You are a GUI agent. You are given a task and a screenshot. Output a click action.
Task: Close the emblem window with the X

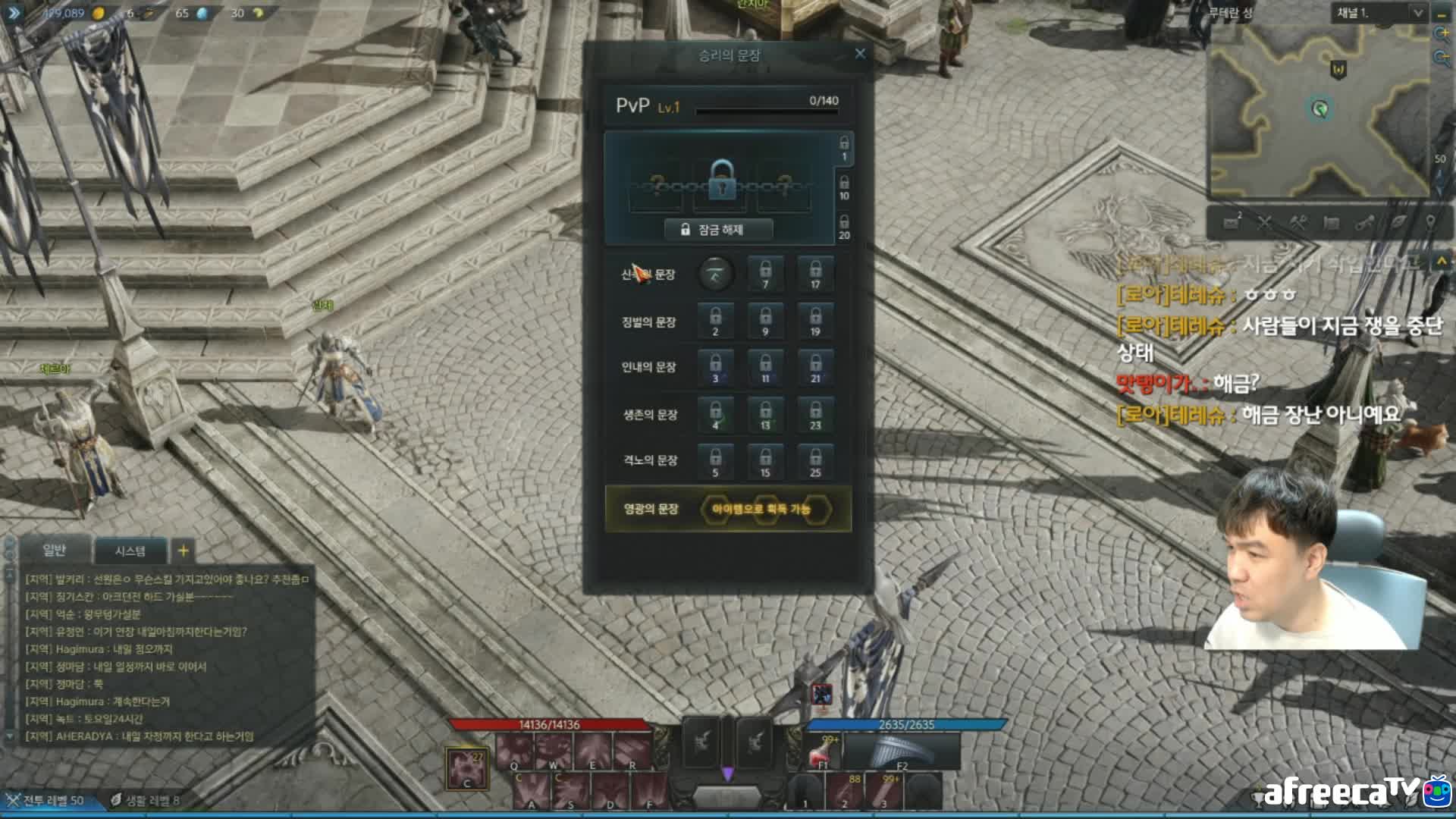click(x=860, y=54)
